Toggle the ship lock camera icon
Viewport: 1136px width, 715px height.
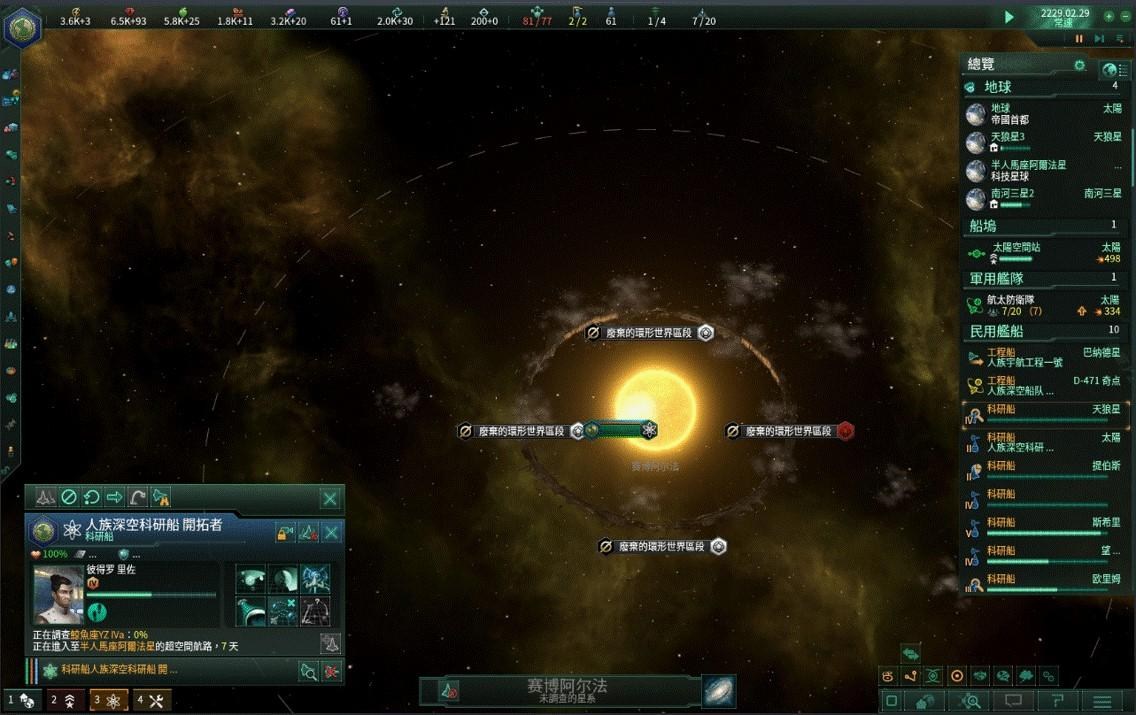tap(286, 532)
